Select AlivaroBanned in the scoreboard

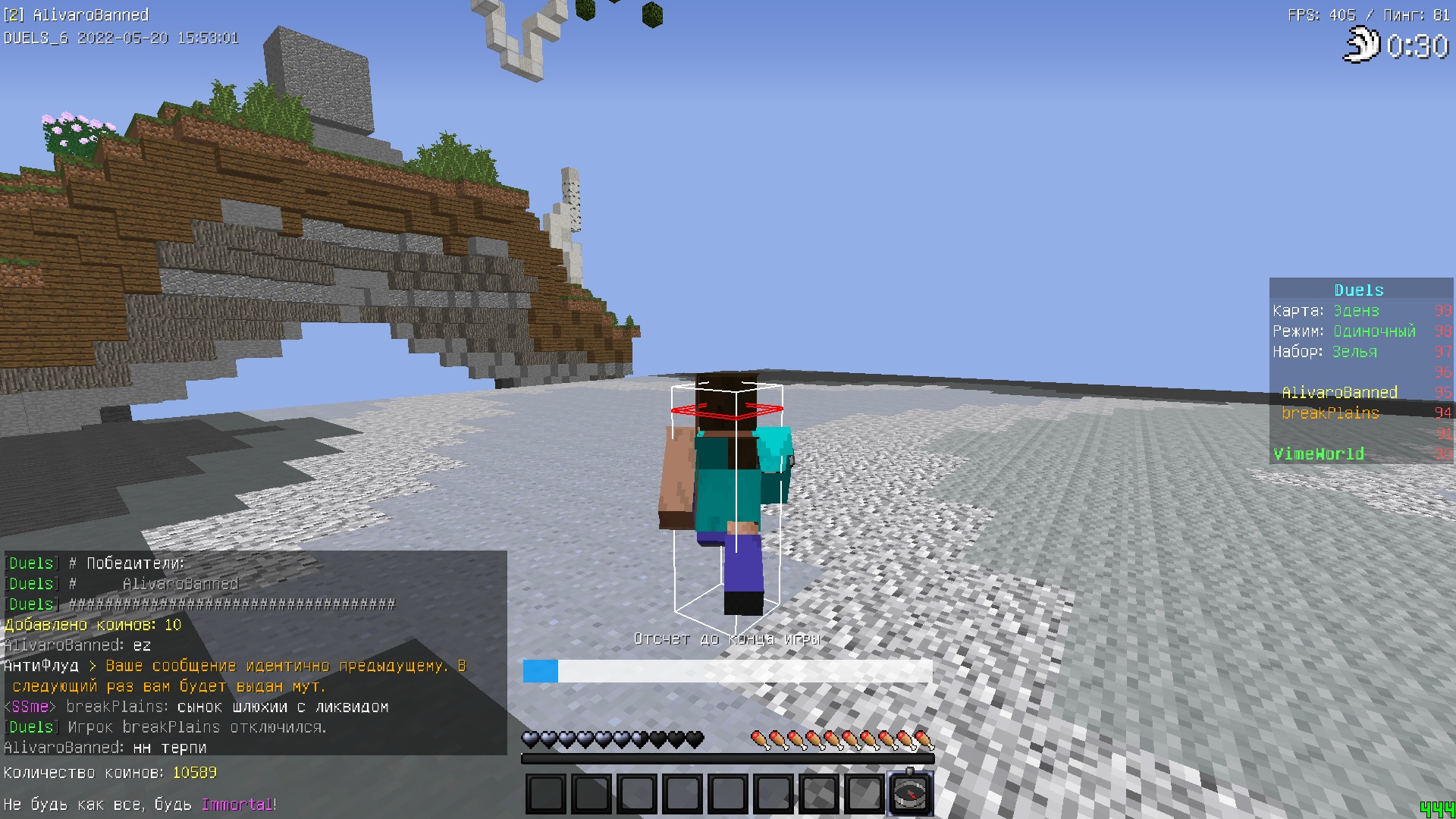tap(1339, 392)
